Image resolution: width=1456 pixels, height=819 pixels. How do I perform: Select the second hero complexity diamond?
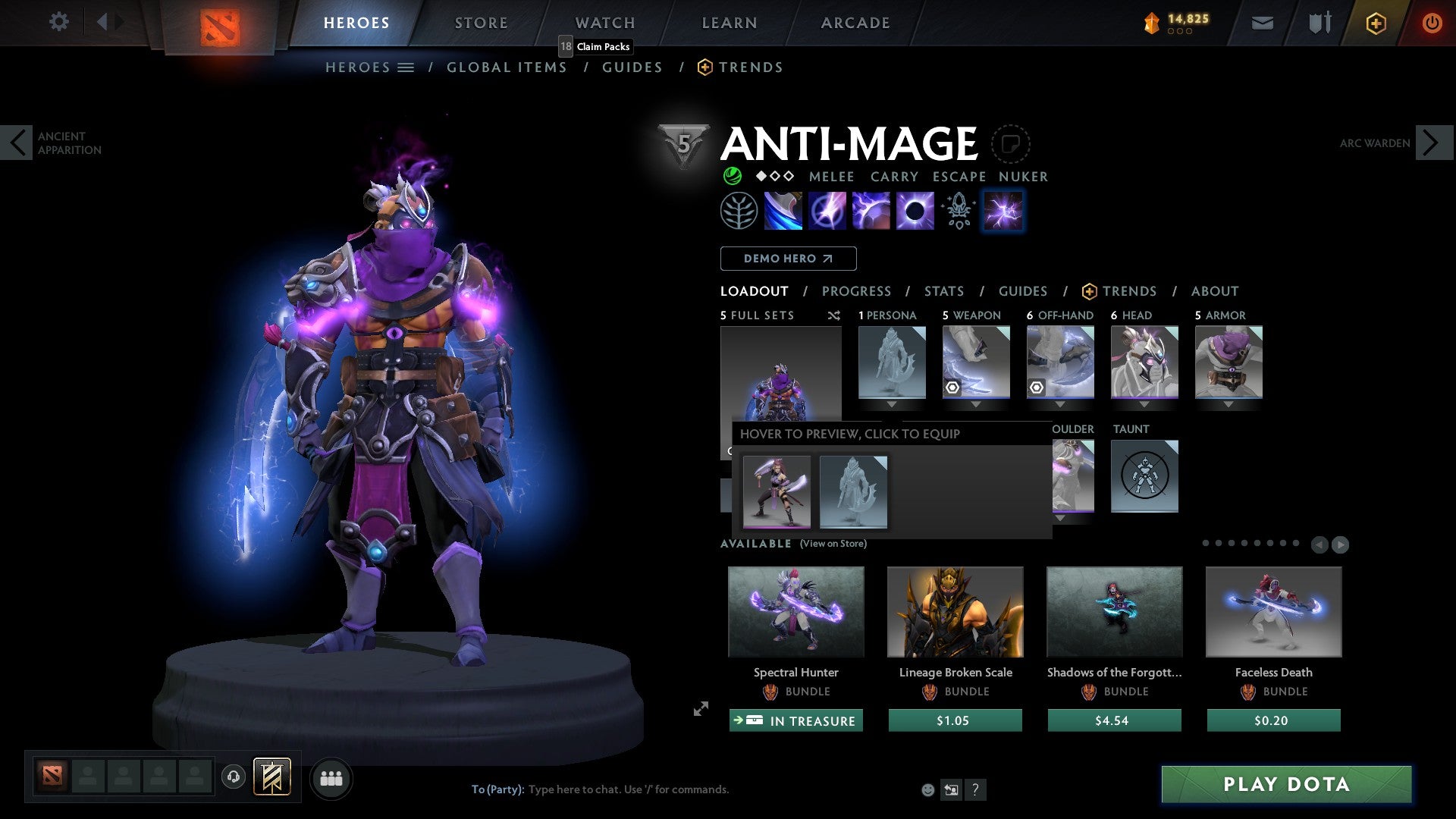(x=774, y=177)
